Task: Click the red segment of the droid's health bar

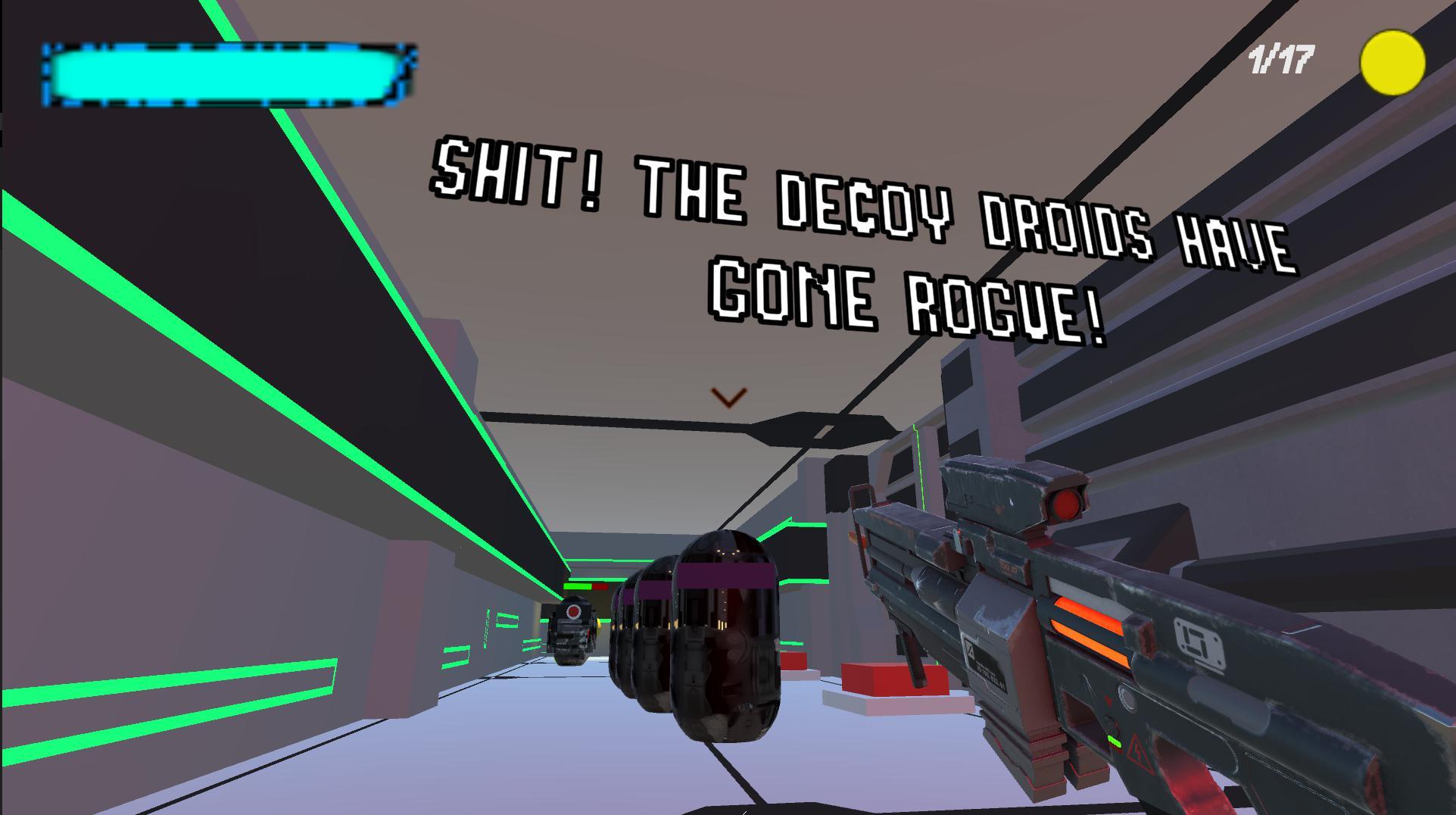Action: [600, 585]
